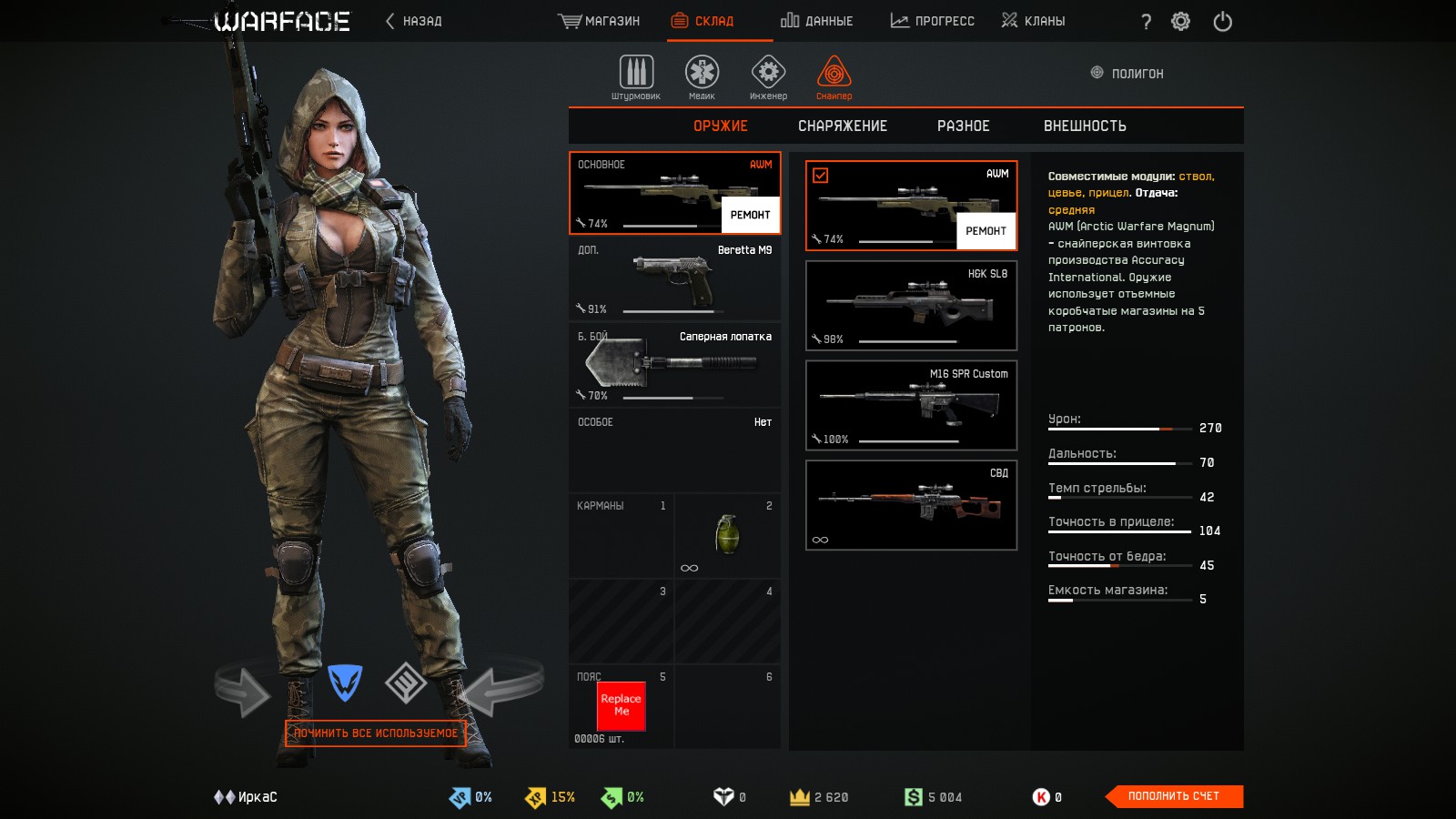Open the ПРОГРЕСС menu

[x=932, y=21]
